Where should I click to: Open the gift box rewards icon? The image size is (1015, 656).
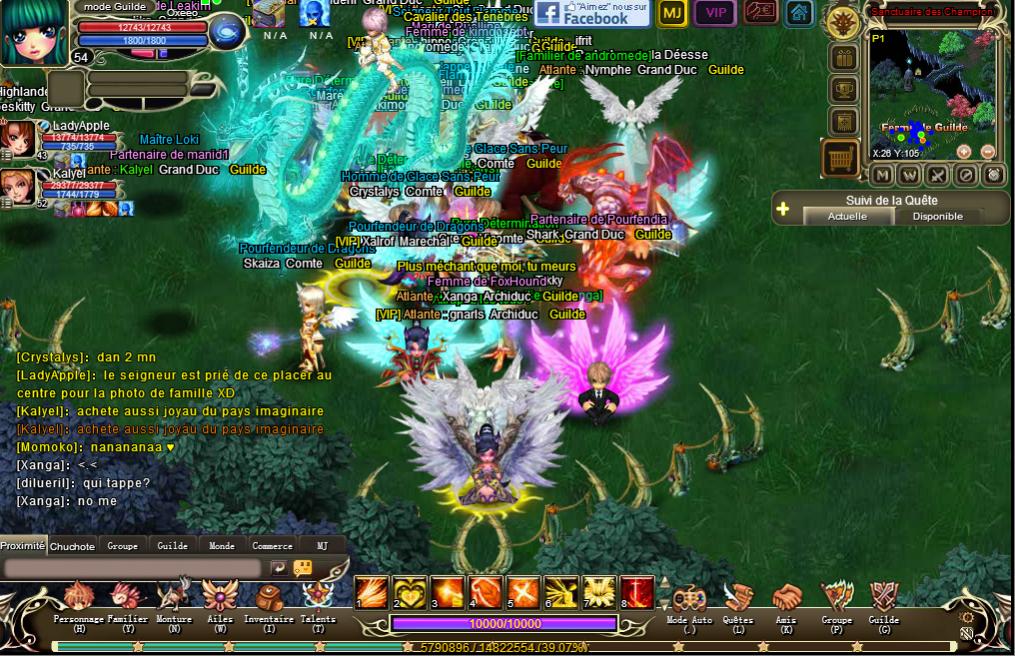(843, 57)
